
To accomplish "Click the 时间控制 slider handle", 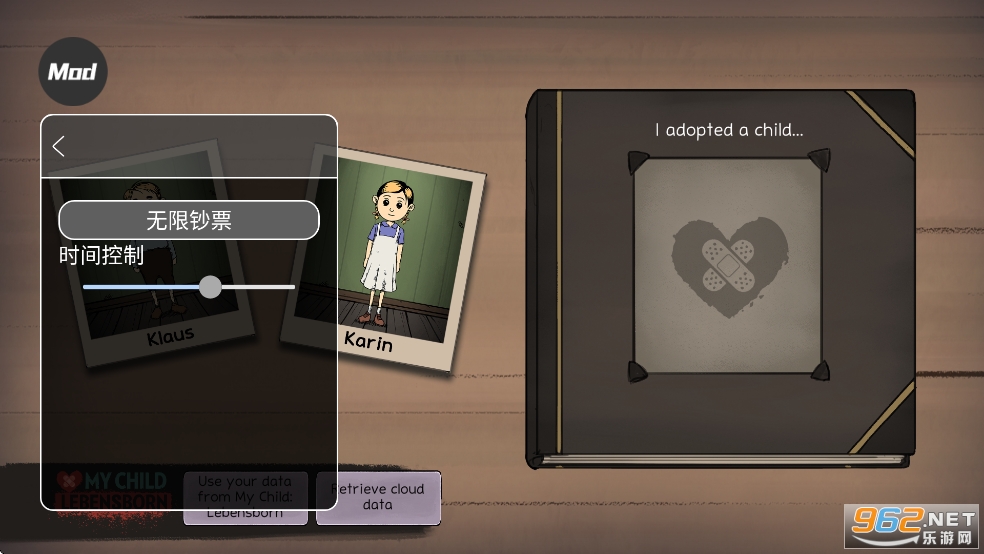I will [x=210, y=287].
